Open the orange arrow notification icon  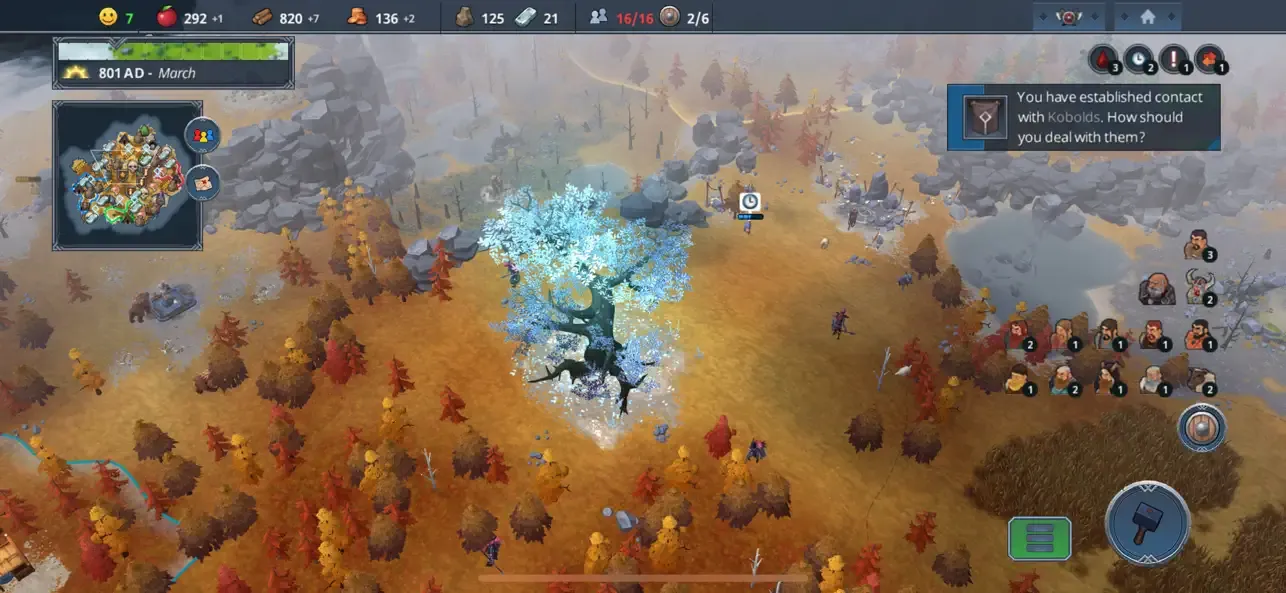(x=1210, y=59)
